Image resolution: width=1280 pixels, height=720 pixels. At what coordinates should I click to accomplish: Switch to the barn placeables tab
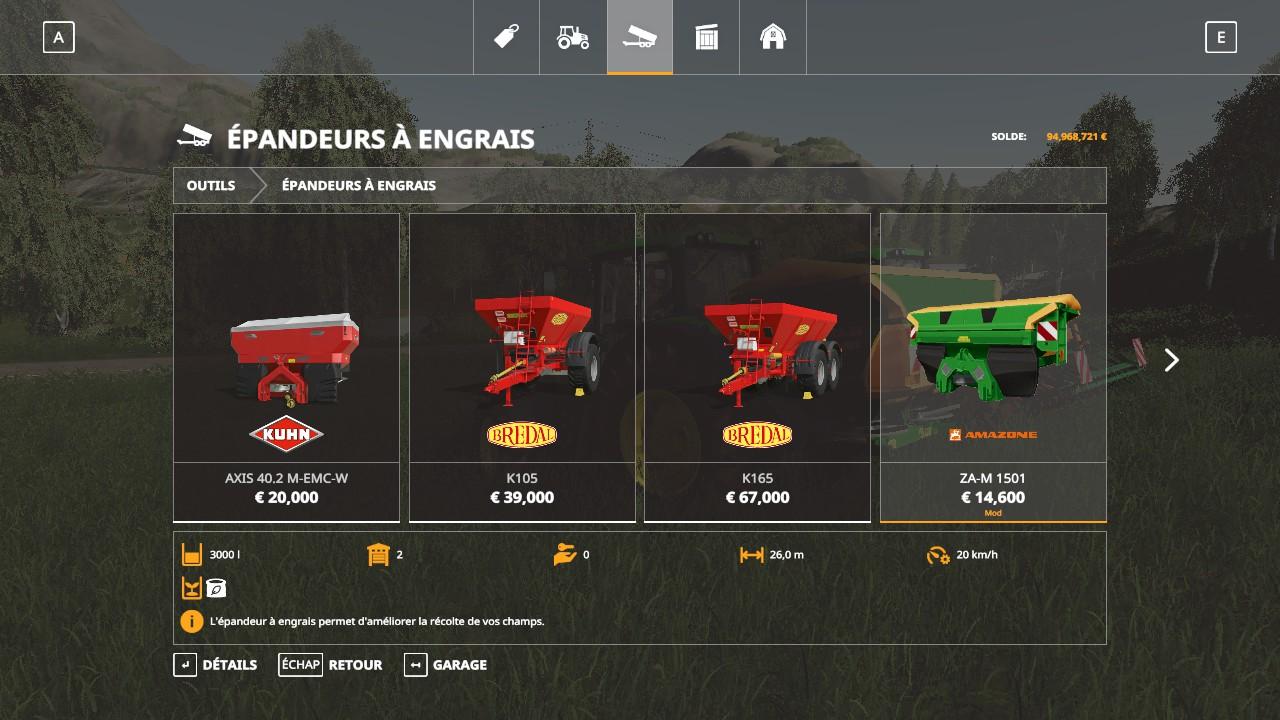click(773, 38)
